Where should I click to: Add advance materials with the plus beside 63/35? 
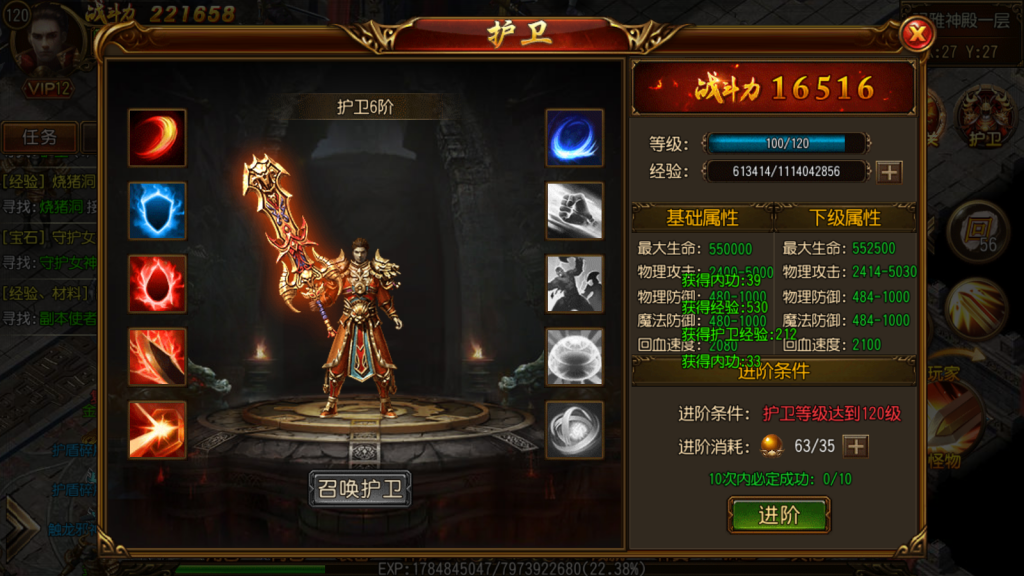(855, 446)
